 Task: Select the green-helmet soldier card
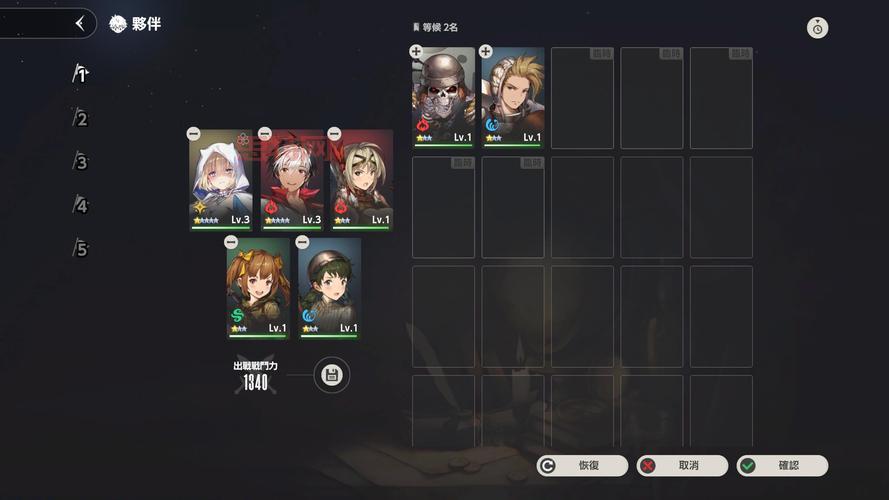pyautogui.click(x=329, y=289)
